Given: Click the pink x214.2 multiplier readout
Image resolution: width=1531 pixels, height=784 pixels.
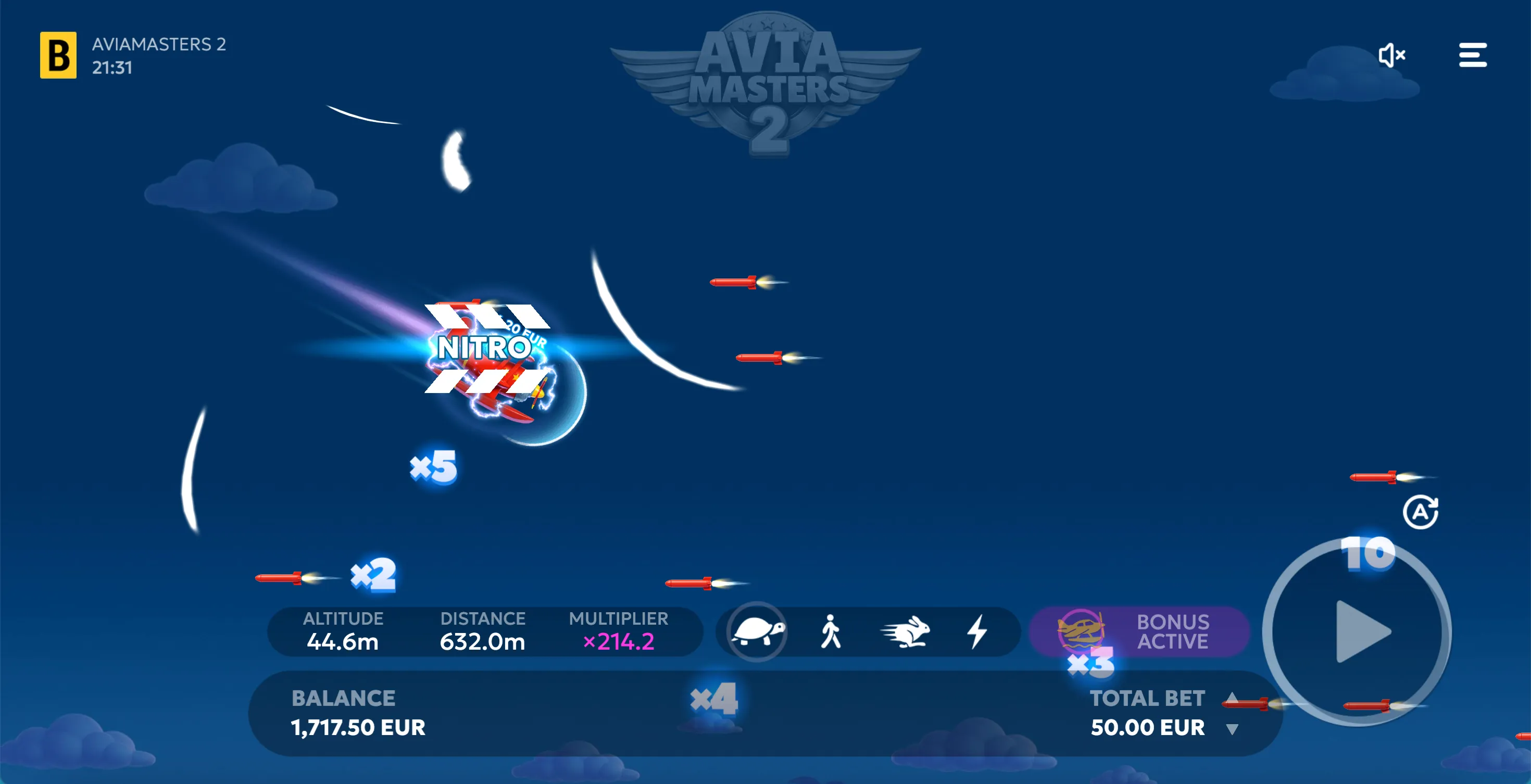Looking at the screenshot, I should click(619, 642).
